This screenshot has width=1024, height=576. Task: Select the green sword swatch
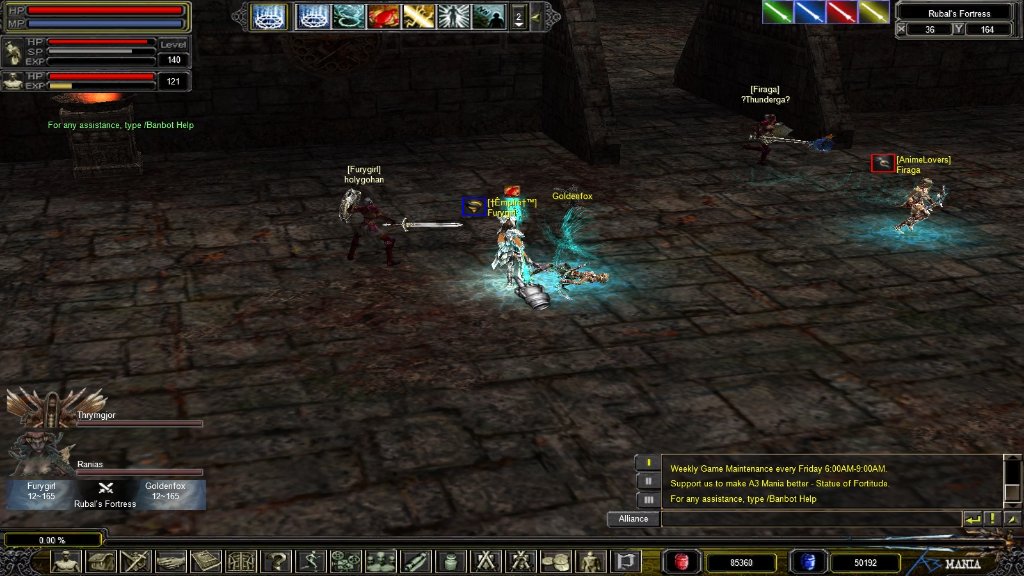pyautogui.click(x=777, y=11)
